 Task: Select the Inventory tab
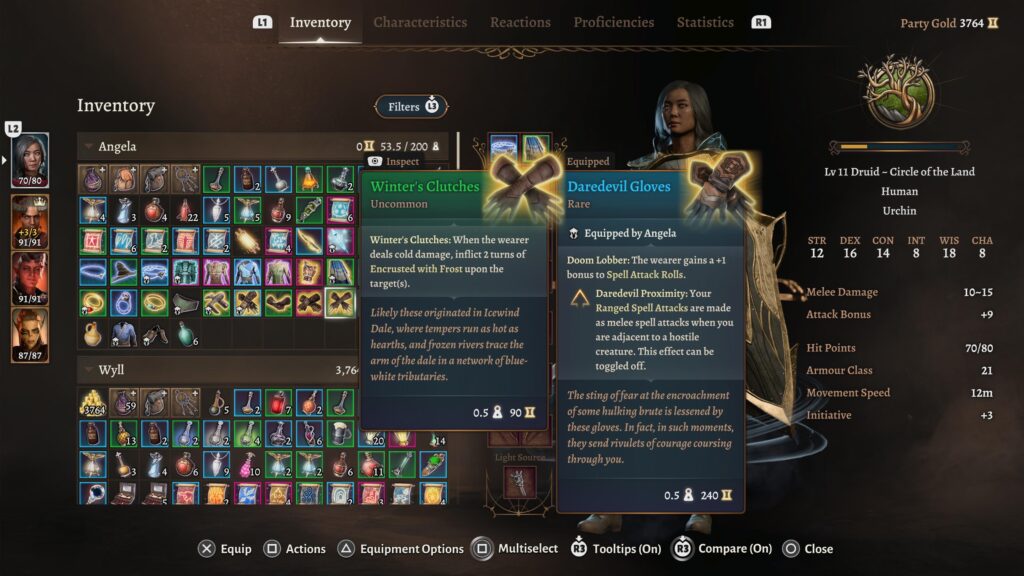(x=320, y=22)
